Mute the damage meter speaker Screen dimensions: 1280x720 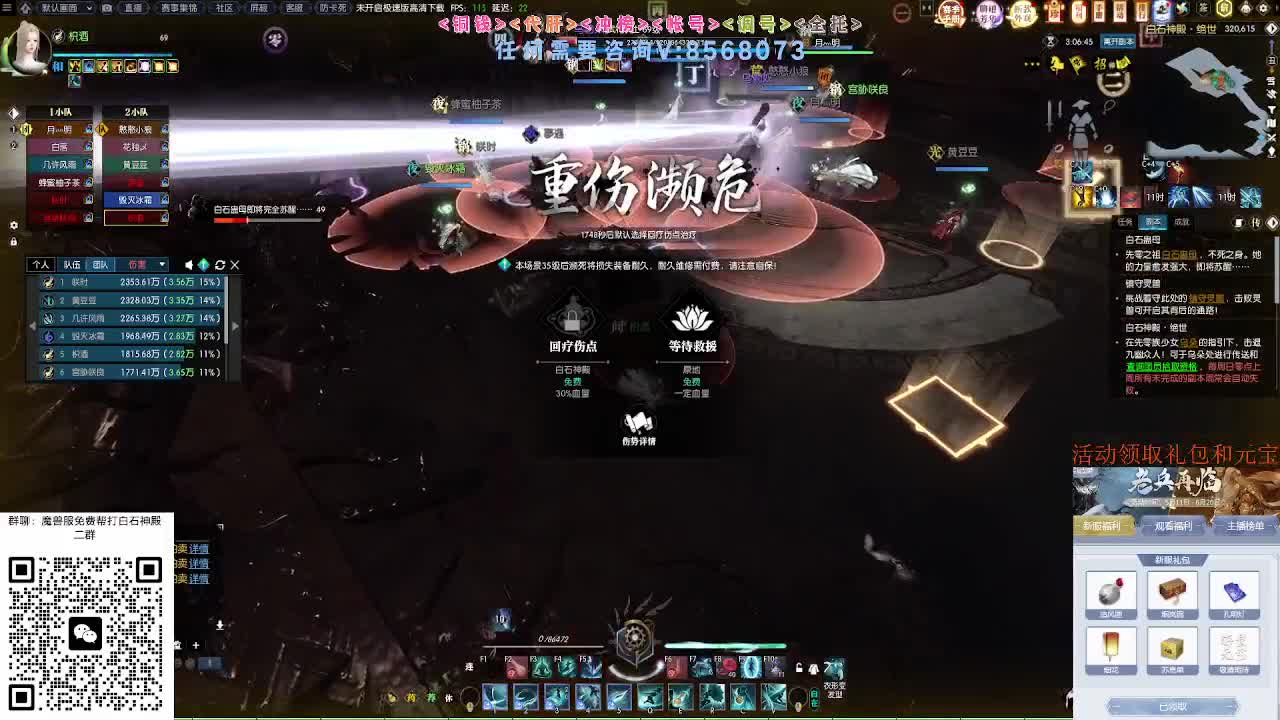click(188, 265)
